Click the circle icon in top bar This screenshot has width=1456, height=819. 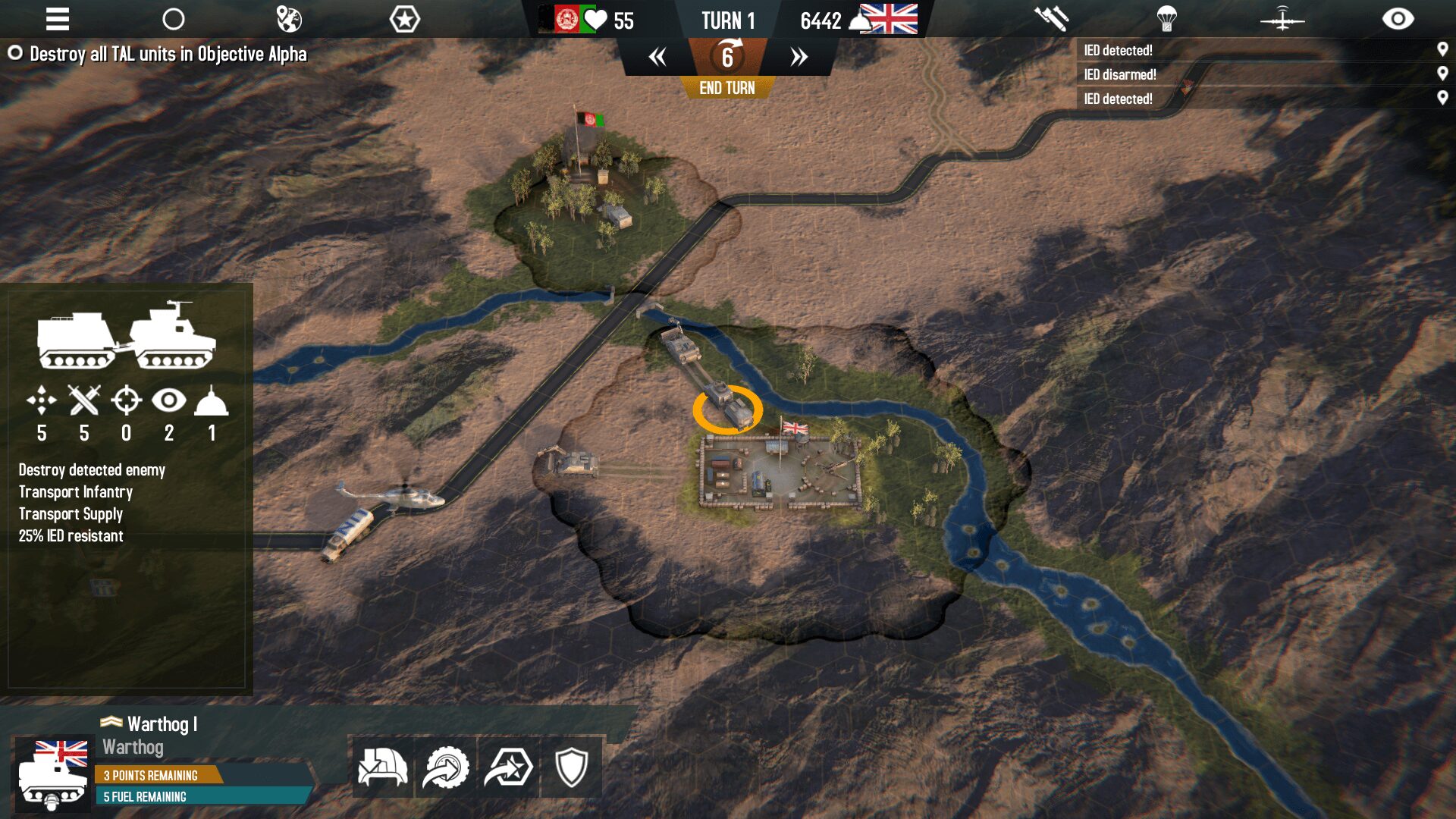174,19
